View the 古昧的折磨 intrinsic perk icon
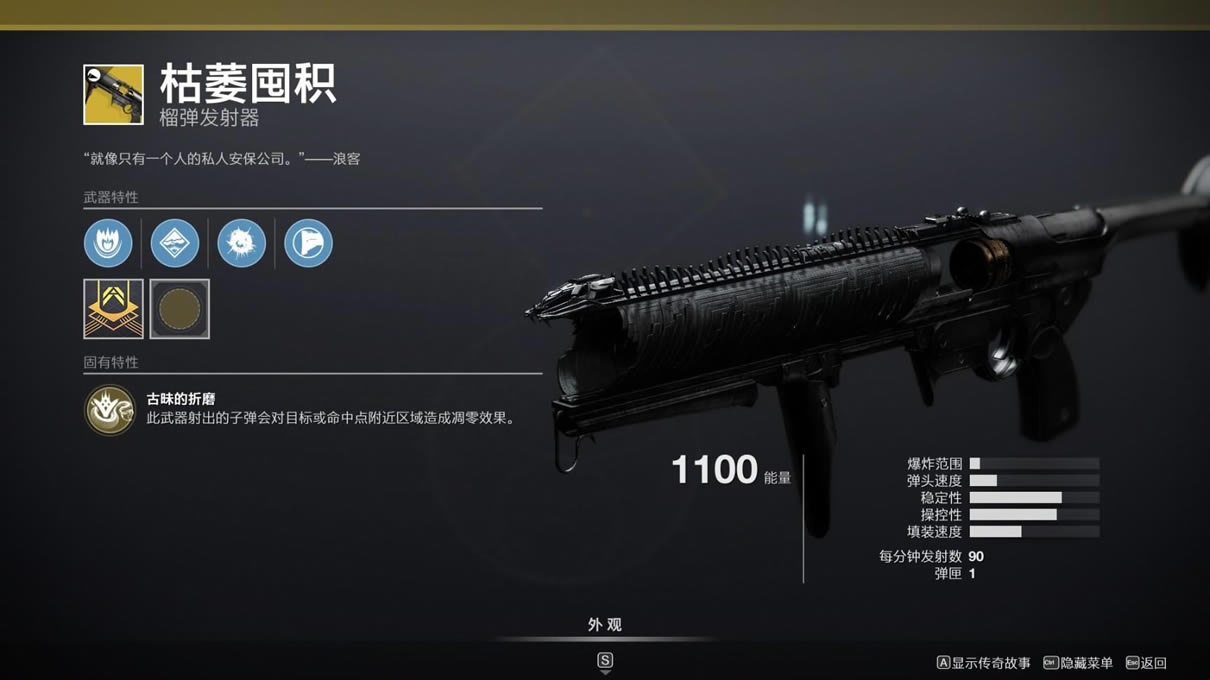Viewport: 1210px width, 680px height. 110,410
